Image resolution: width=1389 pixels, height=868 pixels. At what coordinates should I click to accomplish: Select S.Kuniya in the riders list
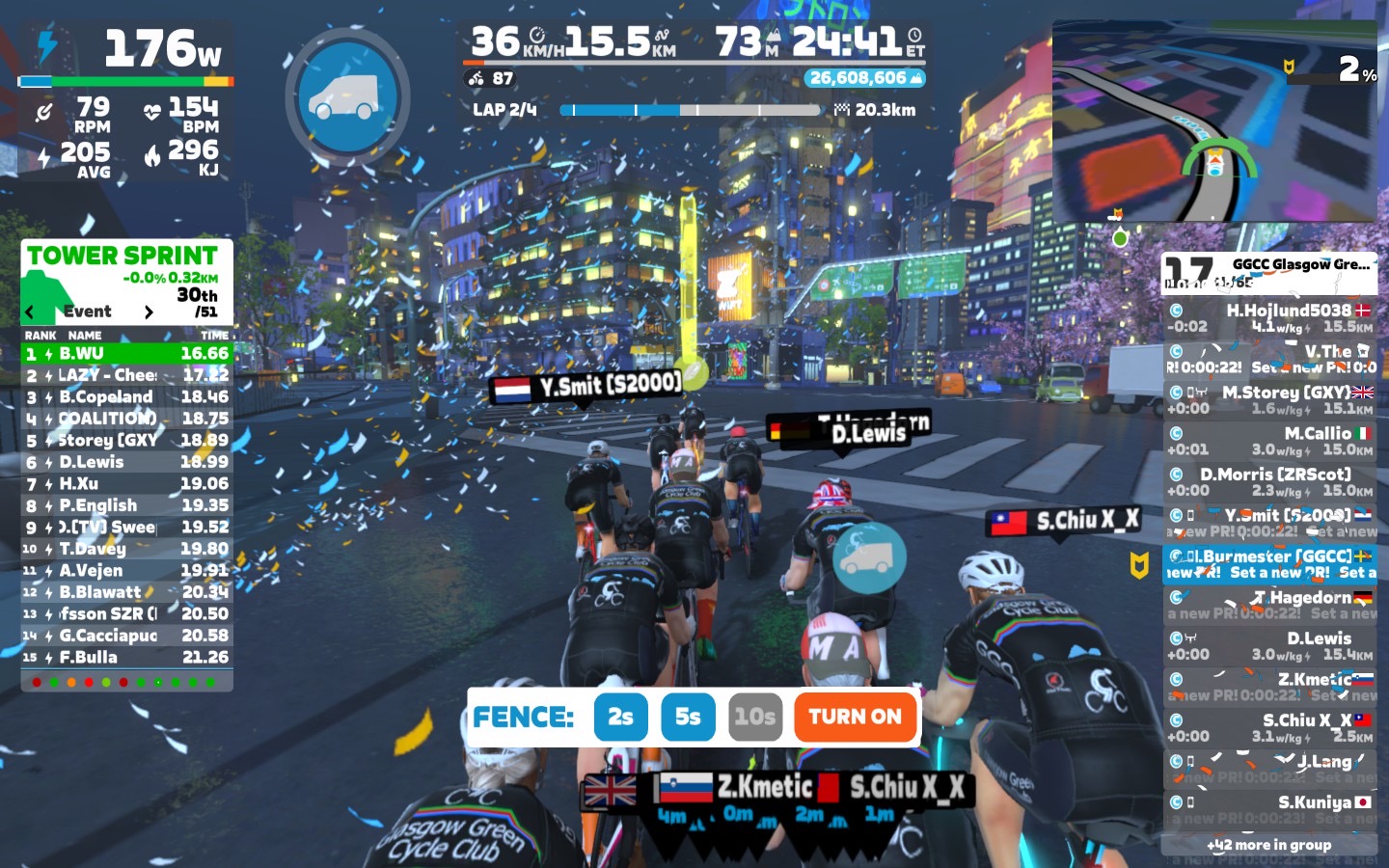1269,808
